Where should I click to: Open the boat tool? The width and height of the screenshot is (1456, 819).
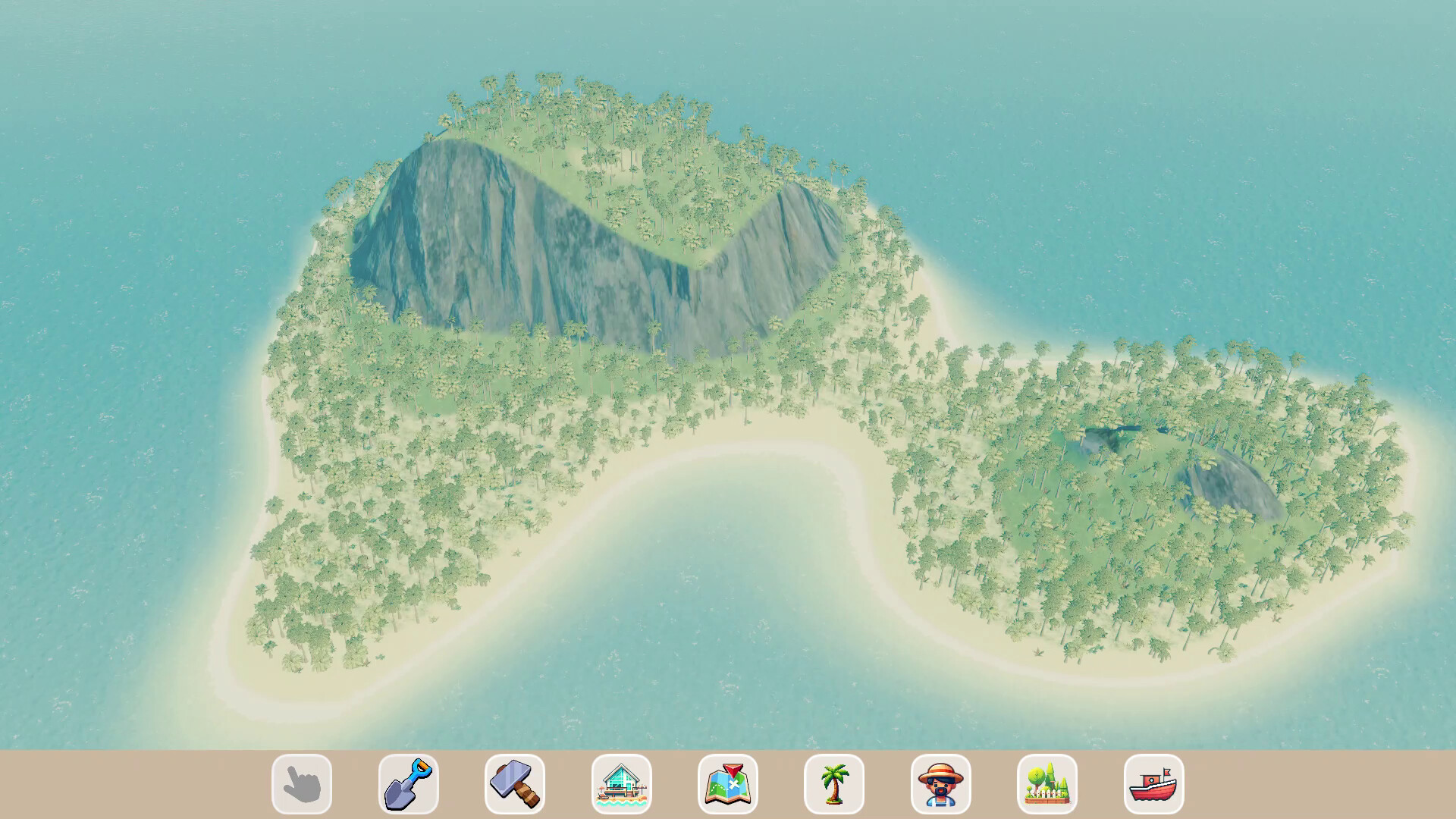1156,785
